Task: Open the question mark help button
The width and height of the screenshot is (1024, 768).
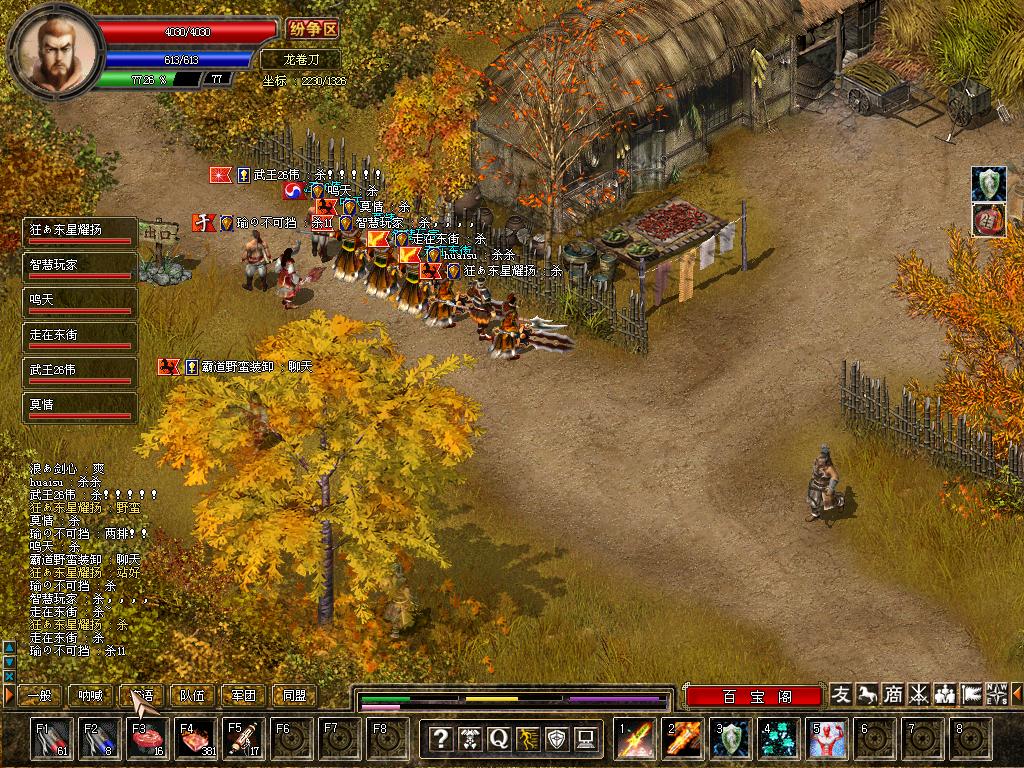Action: point(440,738)
